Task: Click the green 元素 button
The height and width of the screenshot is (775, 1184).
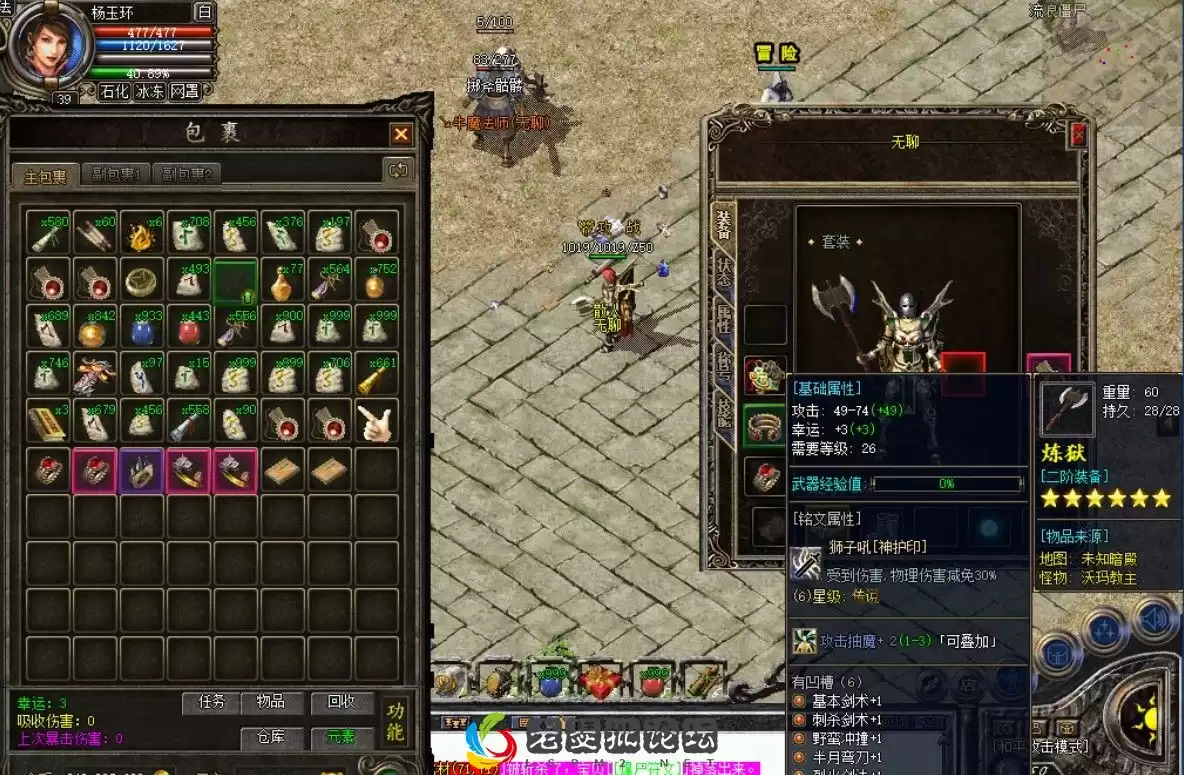Action: pyautogui.click(x=341, y=738)
